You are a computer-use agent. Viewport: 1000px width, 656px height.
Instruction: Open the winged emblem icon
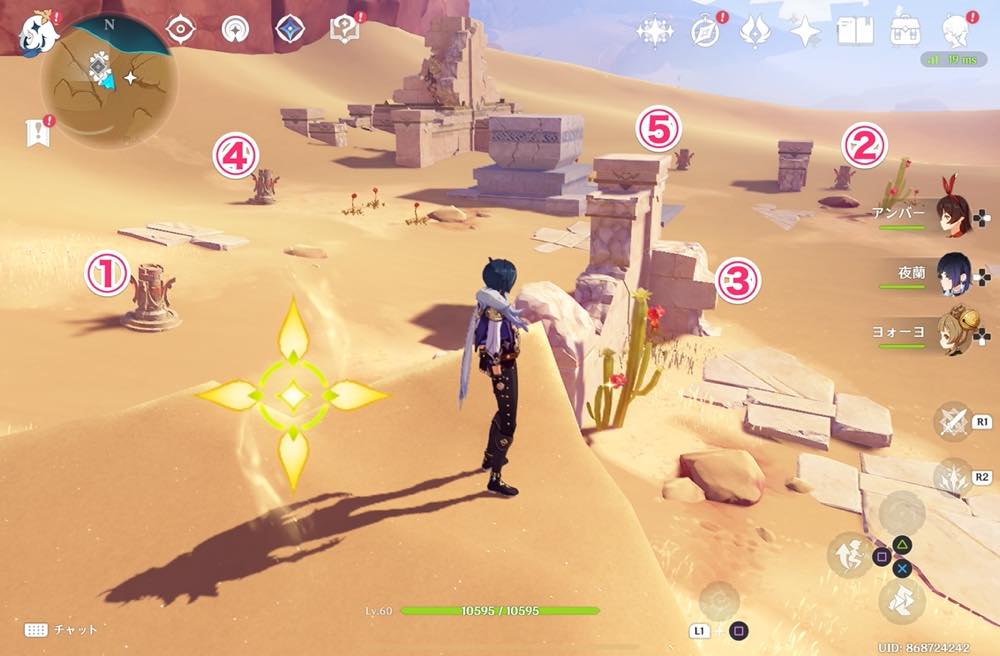tap(754, 32)
